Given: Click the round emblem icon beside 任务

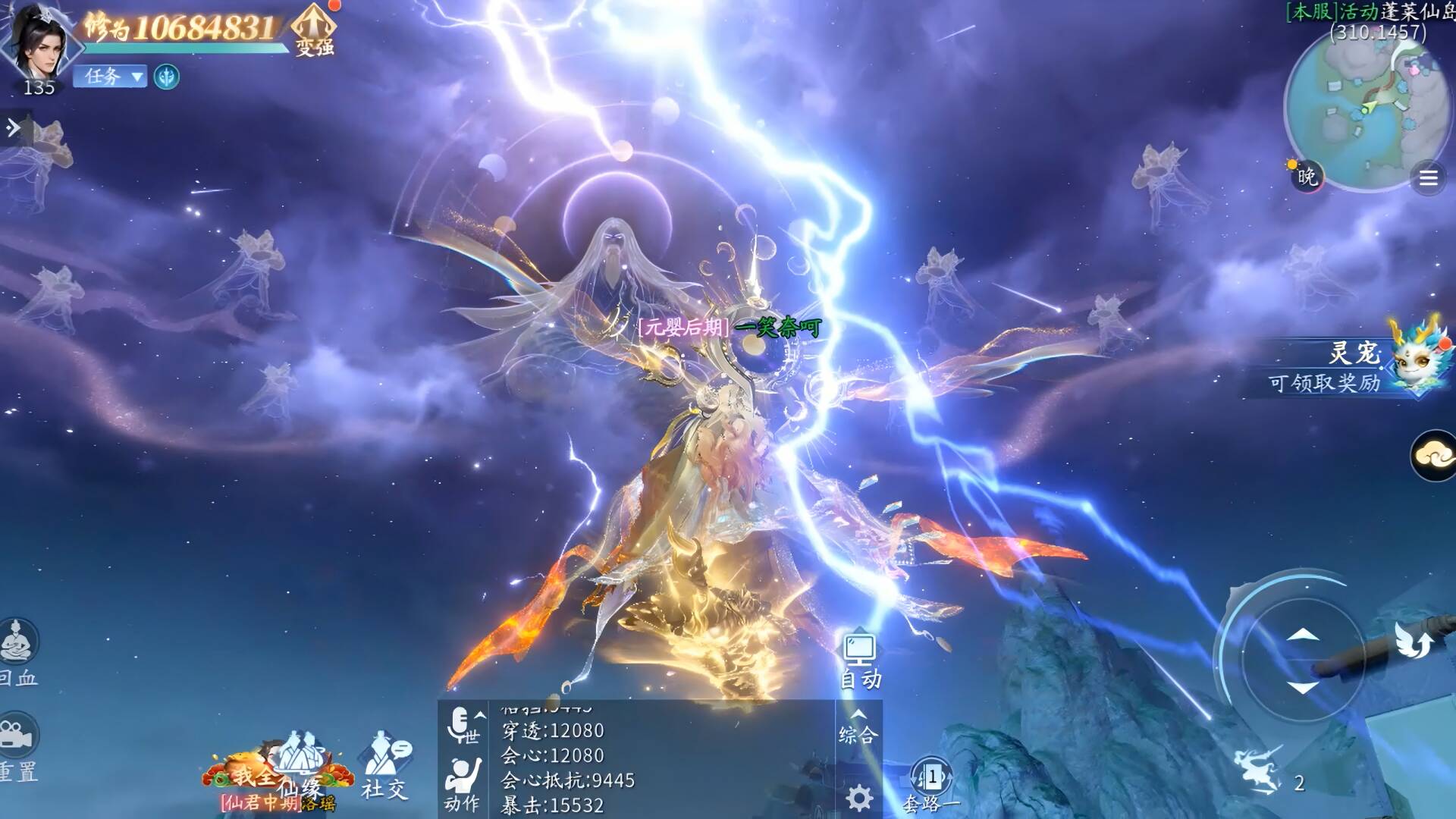Looking at the screenshot, I should tap(167, 77).
